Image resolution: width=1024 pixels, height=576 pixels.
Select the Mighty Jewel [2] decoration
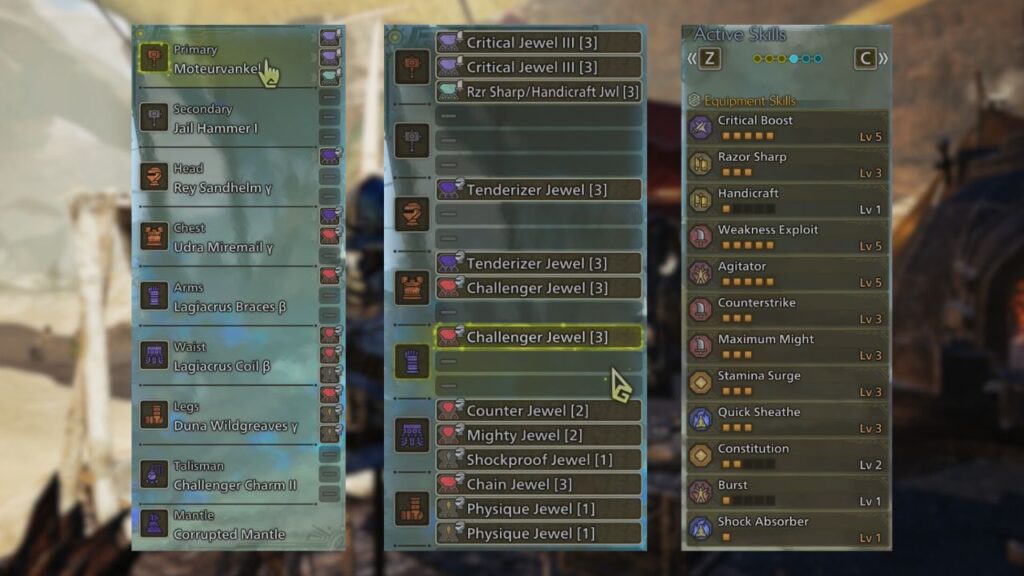click(x=538, y=435)
